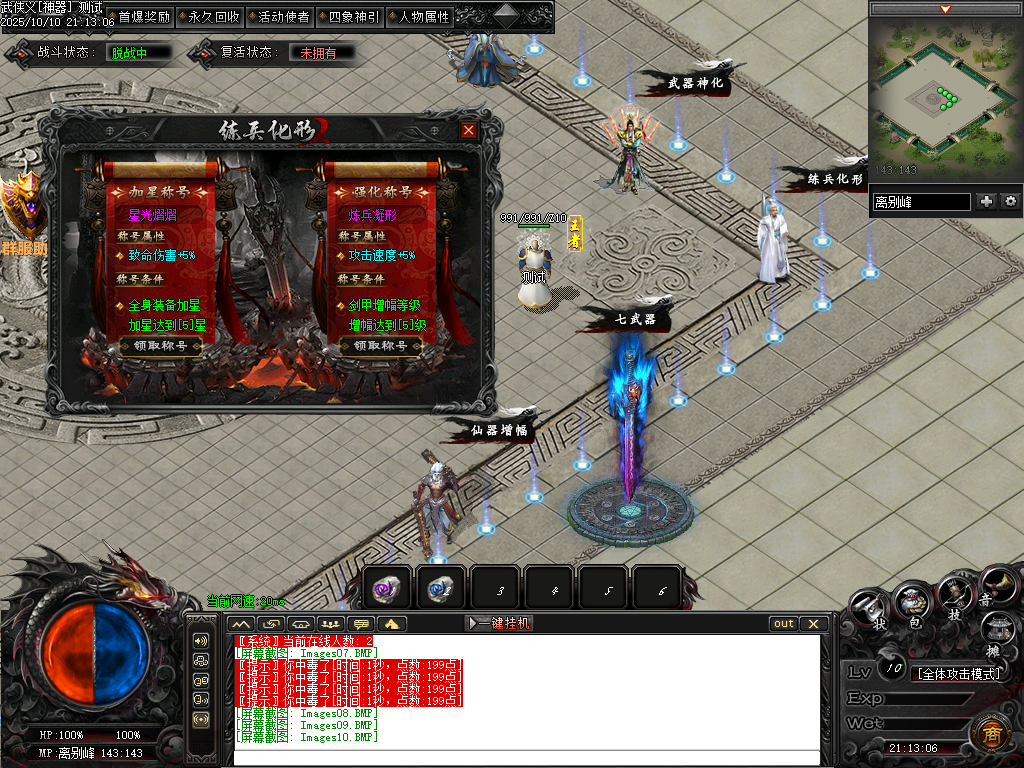Image resolution: width=1024 pixels, height=768 pixels.
Task: Use the blue swirl stone in hotbar
Action: coord(441,588)
